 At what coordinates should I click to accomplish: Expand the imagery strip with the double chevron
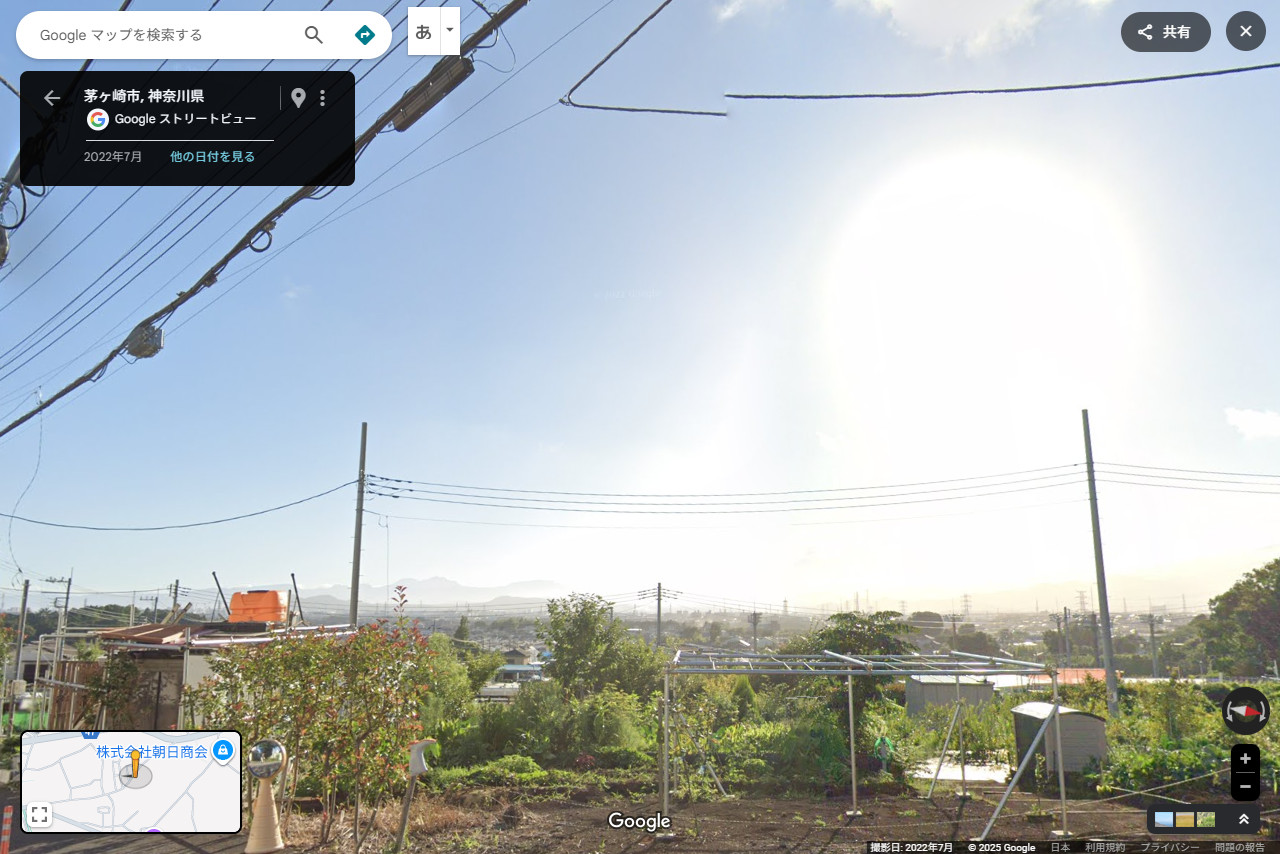coord(1243,820)
